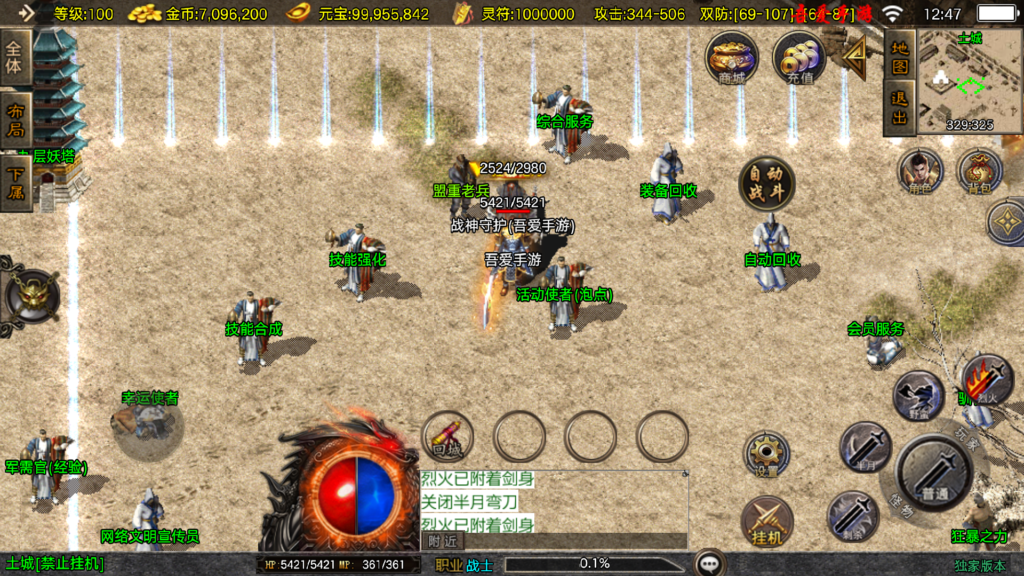
Task: Open the 商城 shop treasure pot icon
Action: (x=732, y=58)
